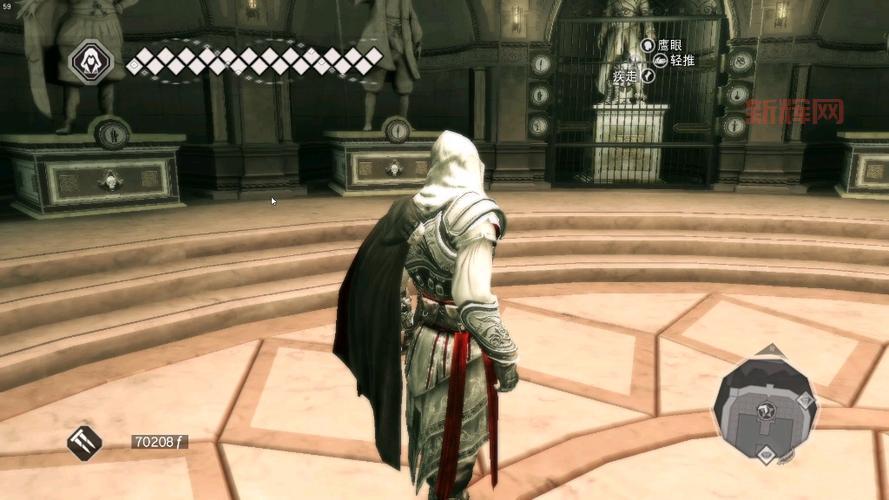This screenshot has width=889, height=500.
Task: Select the 疾走 sprint legs icon
Action: tap(648, 75)
